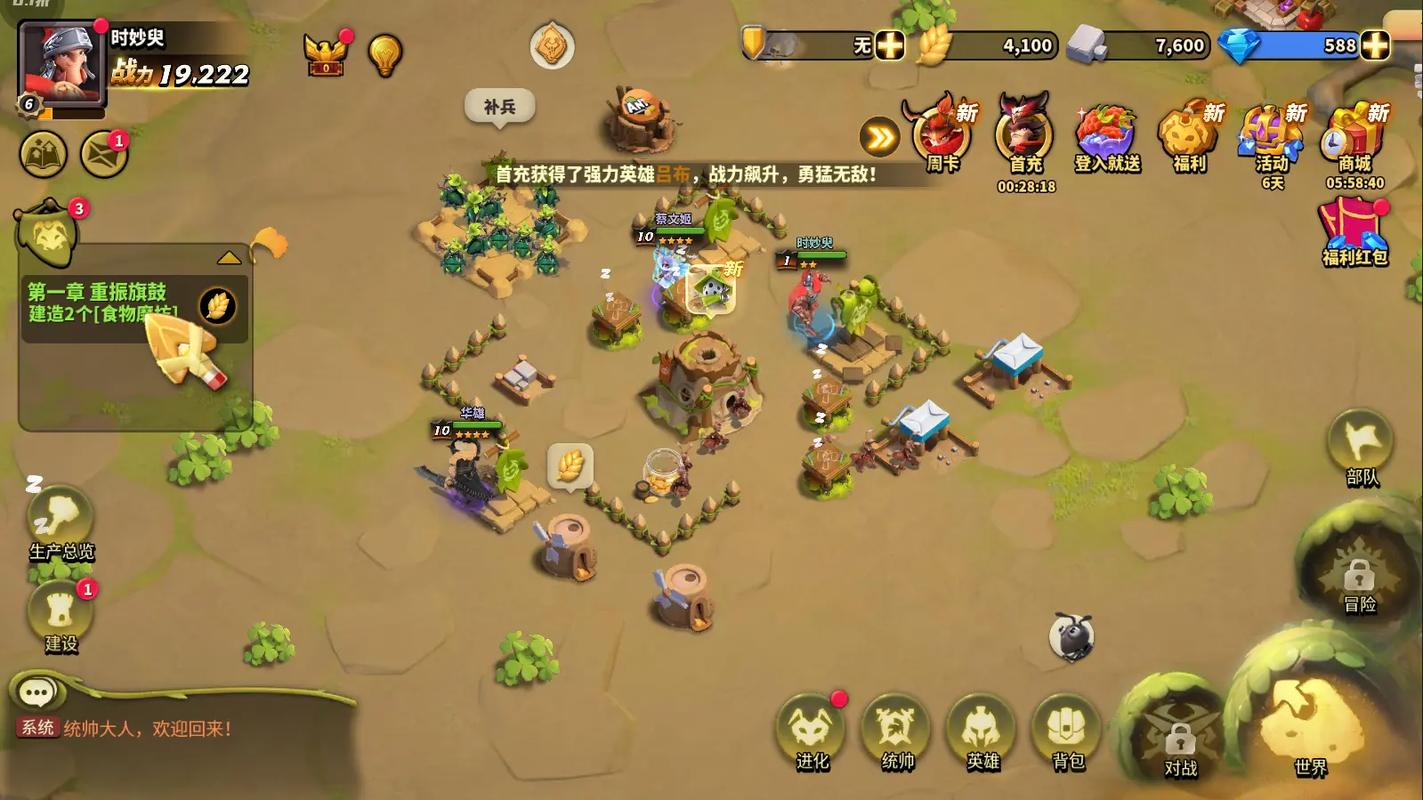
Task: Open the chat bubble window
Action: point(38,692)
